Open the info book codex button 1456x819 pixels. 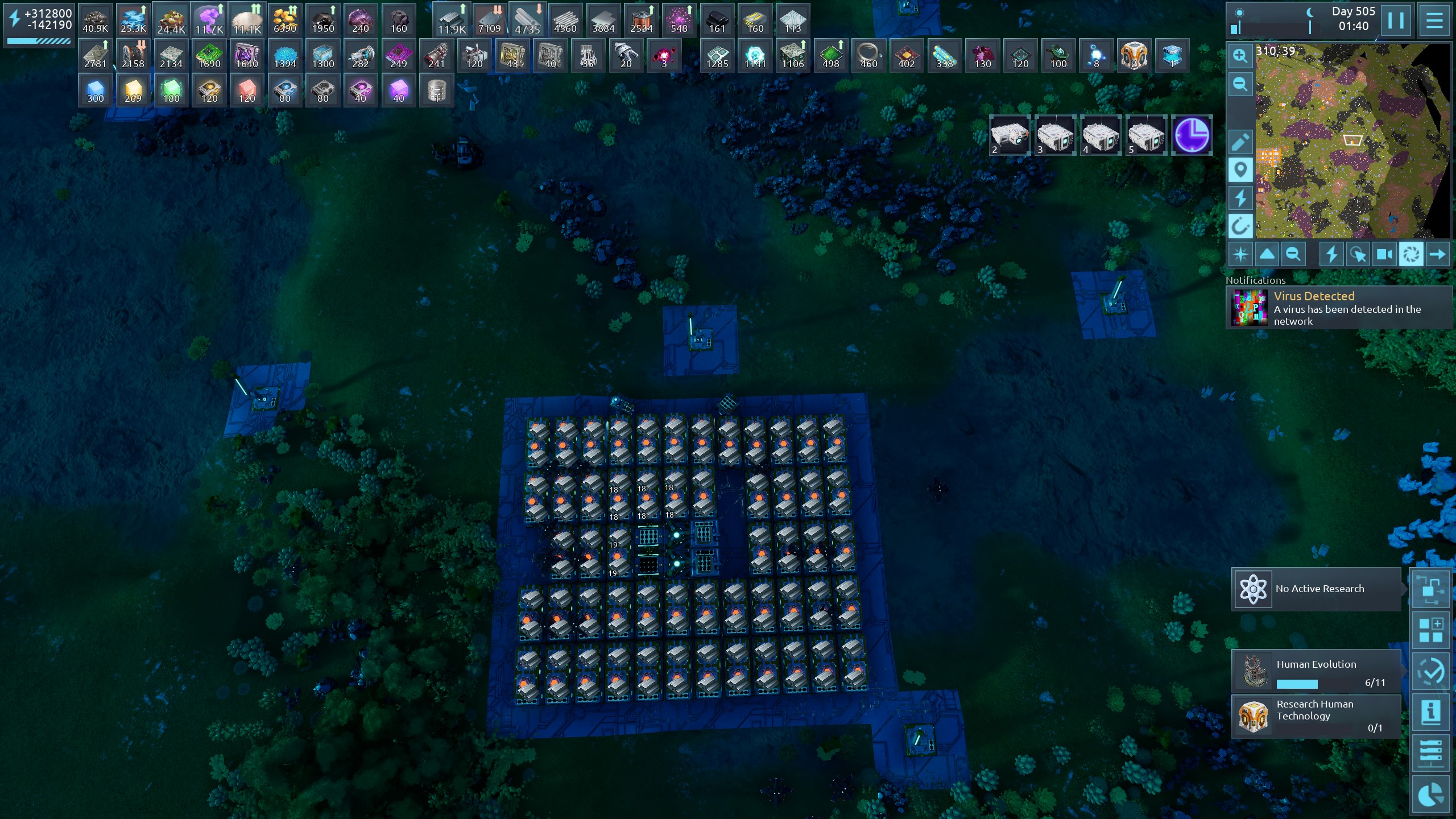(1431, 712)
